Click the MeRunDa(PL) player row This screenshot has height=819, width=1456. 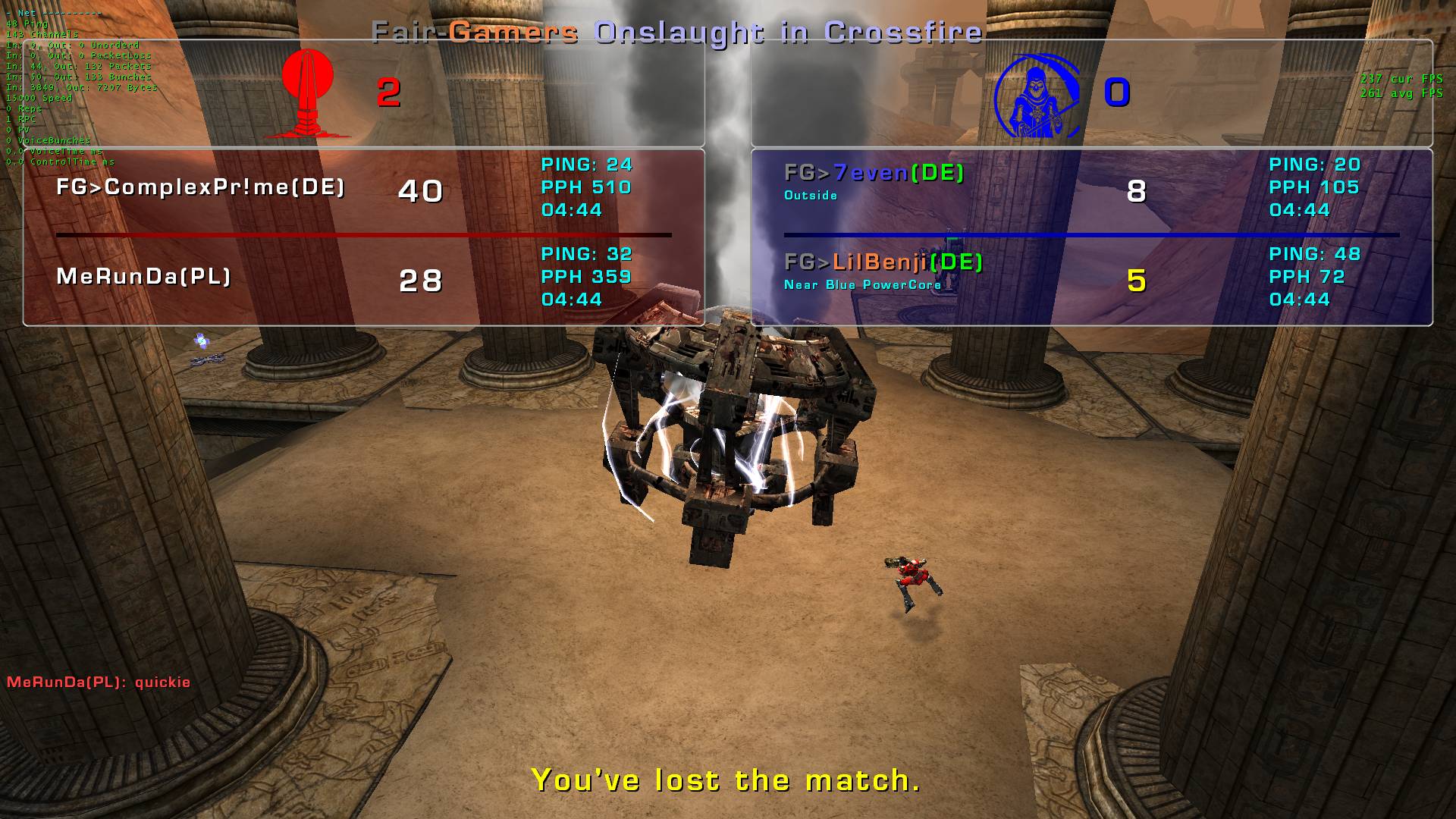[x=144, y=277]
